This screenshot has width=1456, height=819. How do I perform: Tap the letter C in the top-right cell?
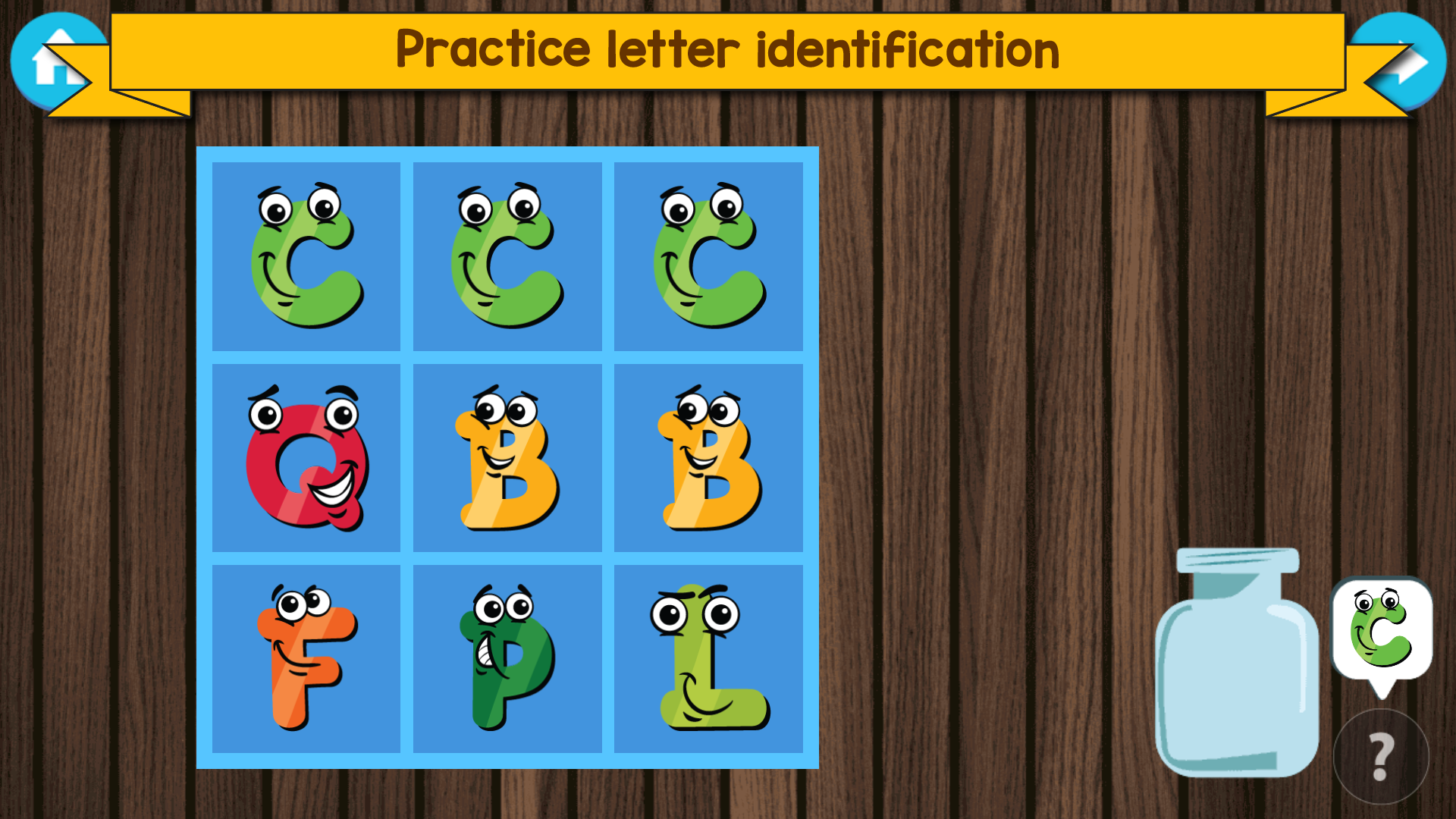[708, 258]
